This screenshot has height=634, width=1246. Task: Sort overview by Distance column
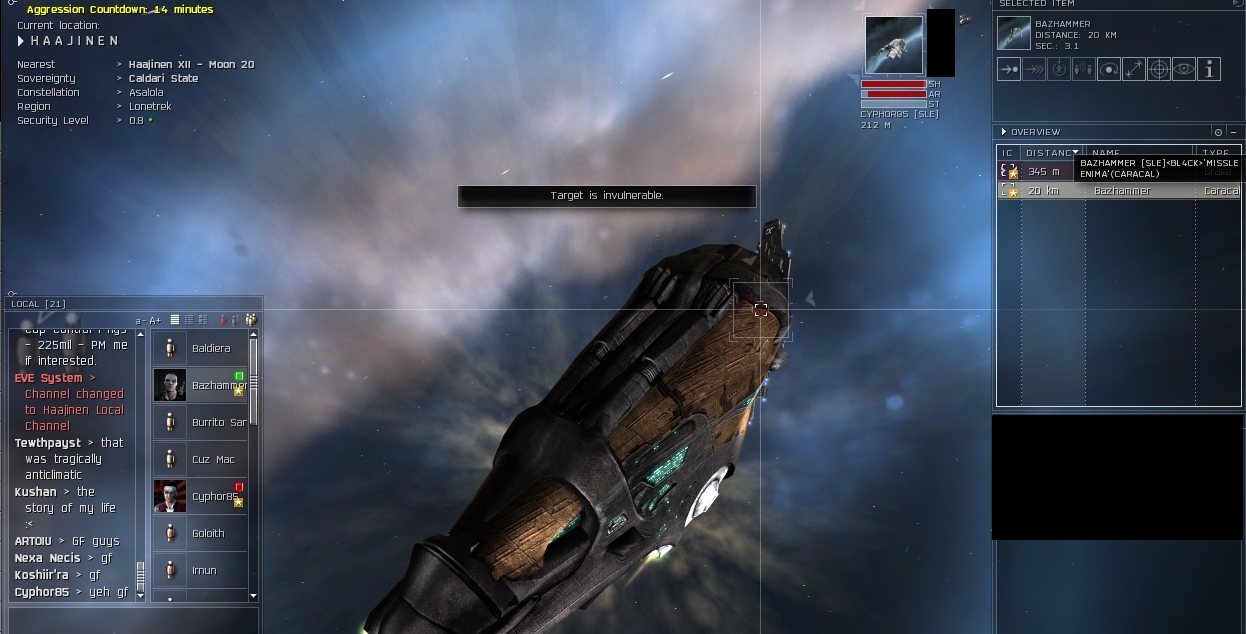coord(1050,153)
